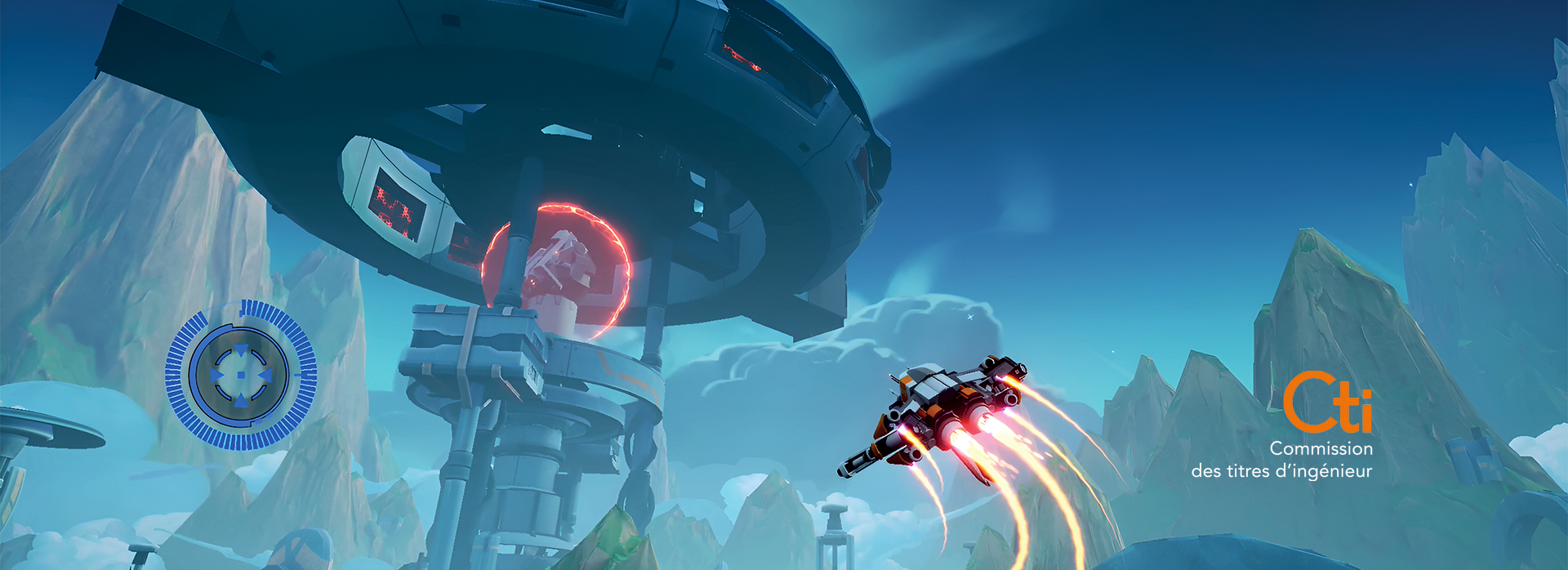Click the blue circular radar gauge
The width and height of the screenshot is (1568, 570).
tap(241, 375)
